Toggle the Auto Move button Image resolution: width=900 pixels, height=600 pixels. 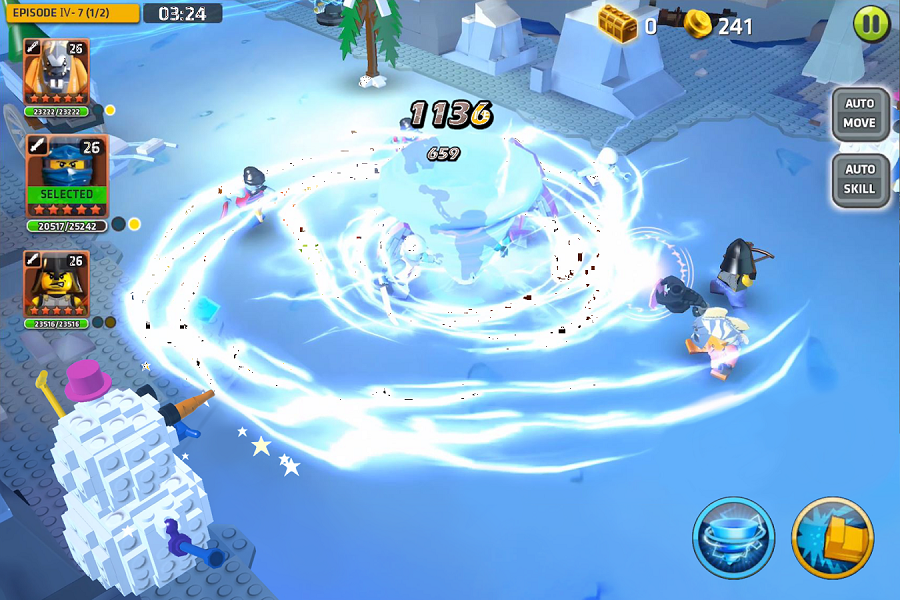pos(860,113)
